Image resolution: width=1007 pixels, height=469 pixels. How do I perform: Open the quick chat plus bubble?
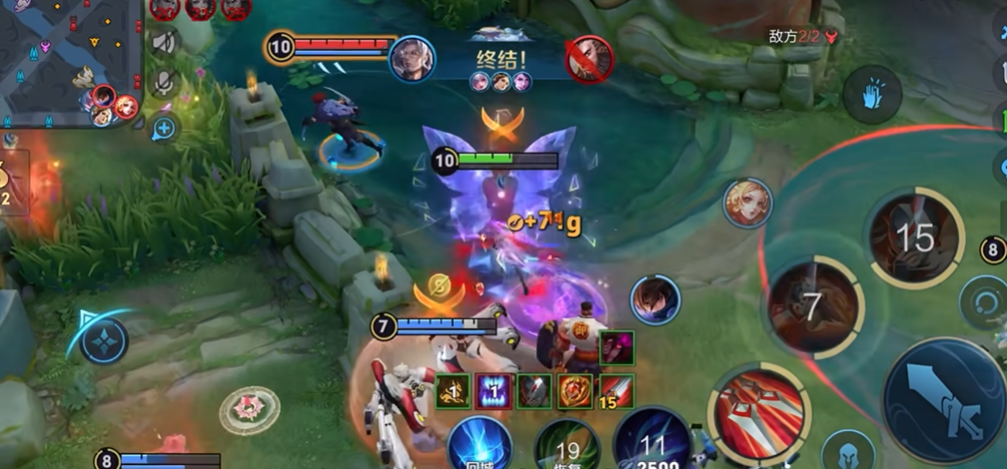click(x=164, y=127)
